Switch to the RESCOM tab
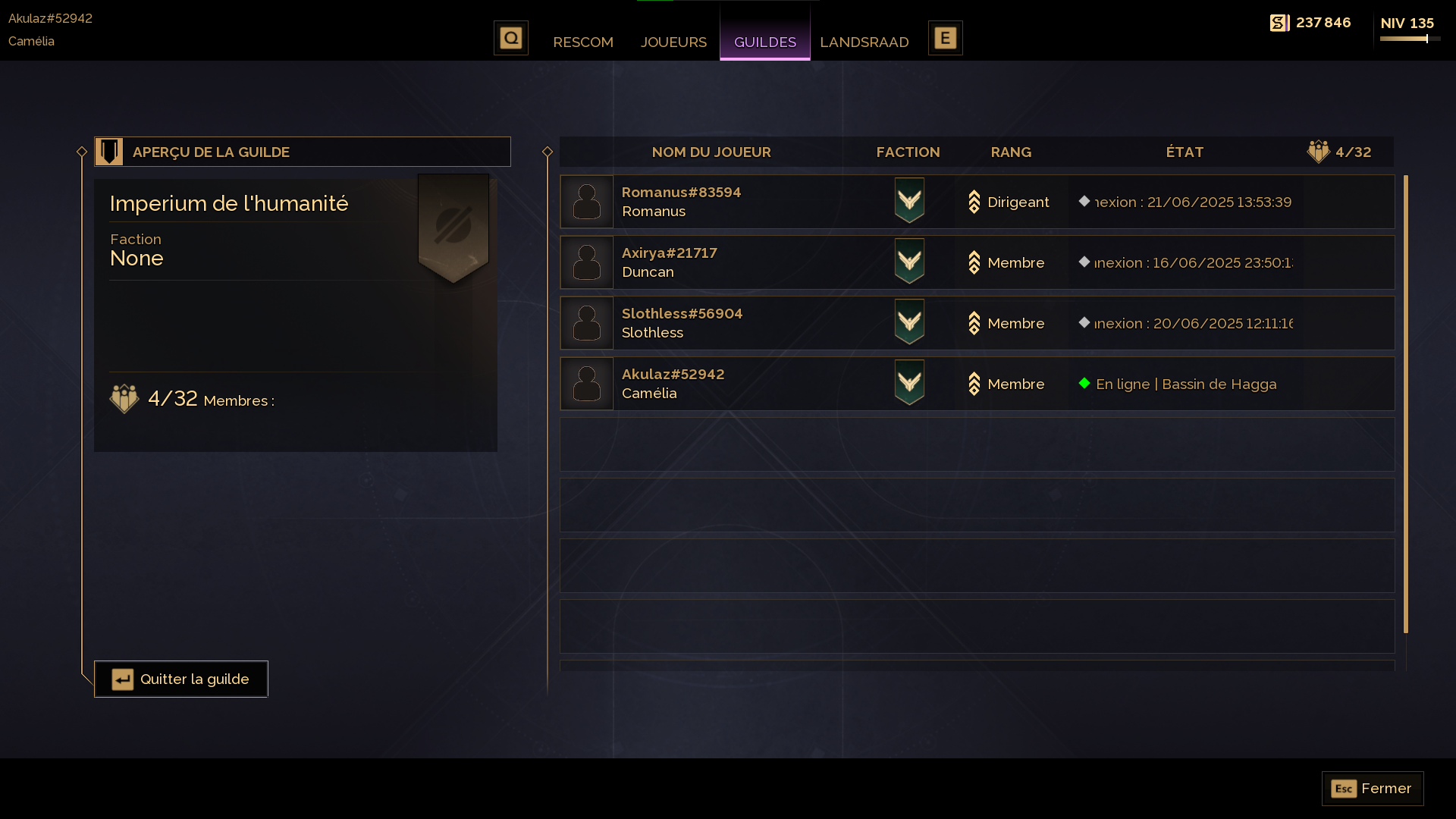Image resolution: width=1456 pixels, height=819 pixels. [582, 42]
